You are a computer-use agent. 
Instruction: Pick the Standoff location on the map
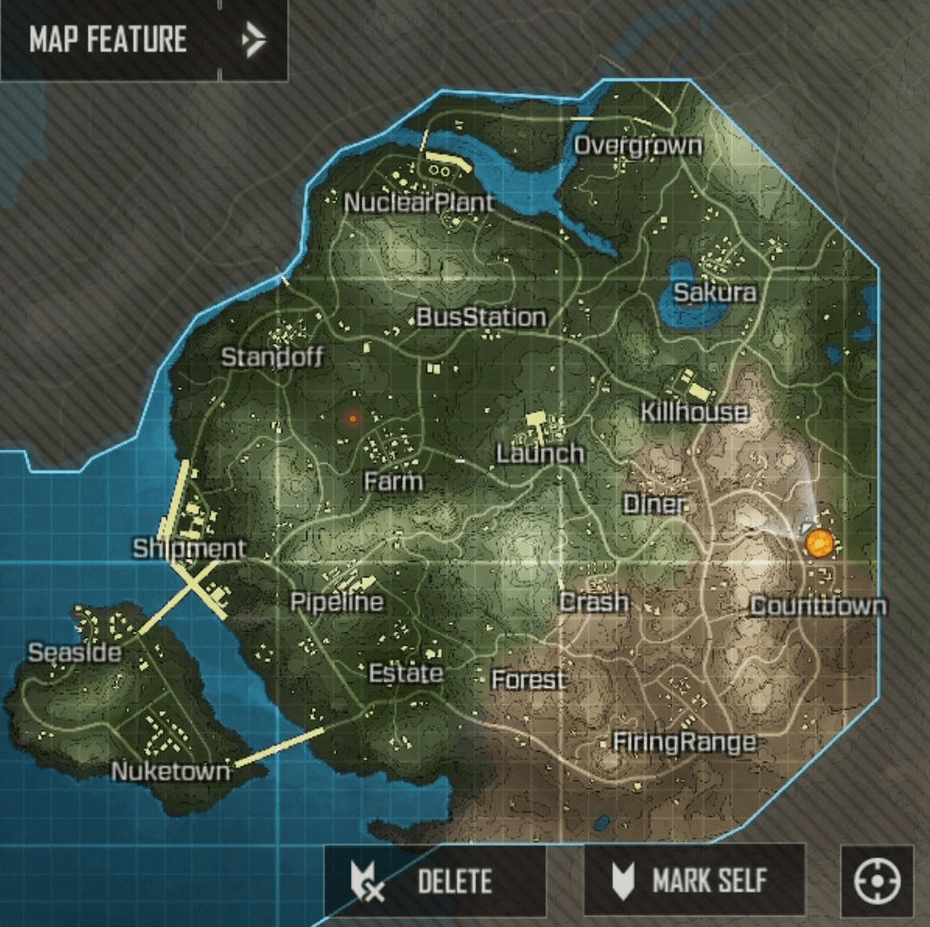tap(272, 356)
